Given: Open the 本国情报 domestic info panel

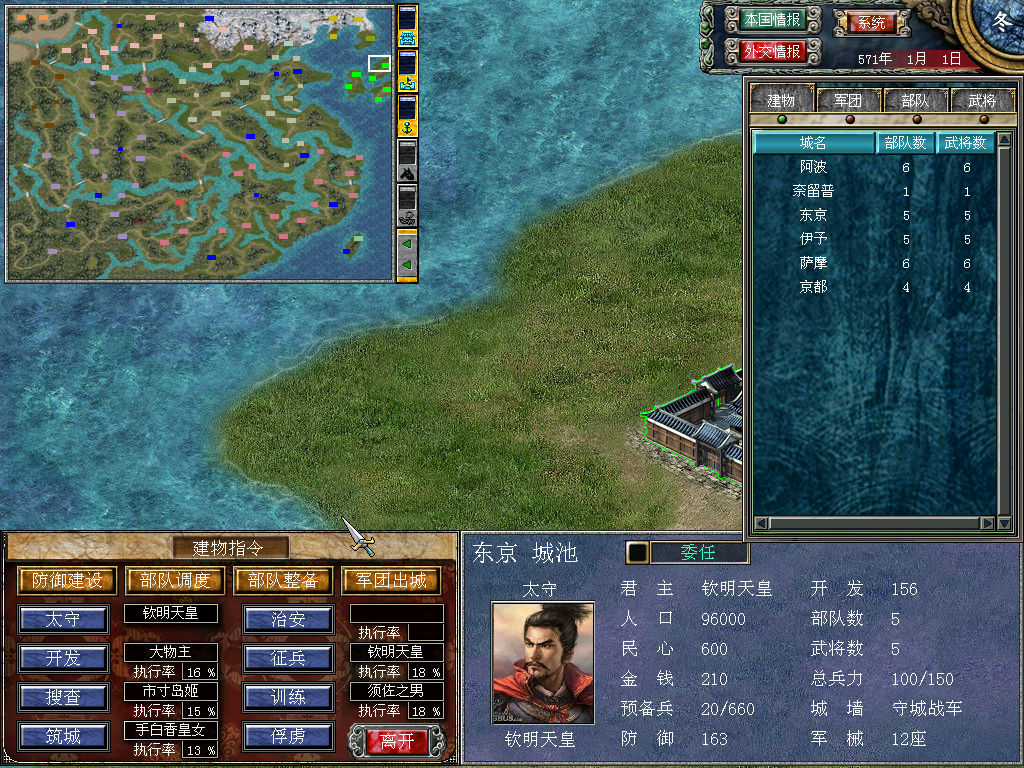Looking at the screenshot, I should point(772,20).
